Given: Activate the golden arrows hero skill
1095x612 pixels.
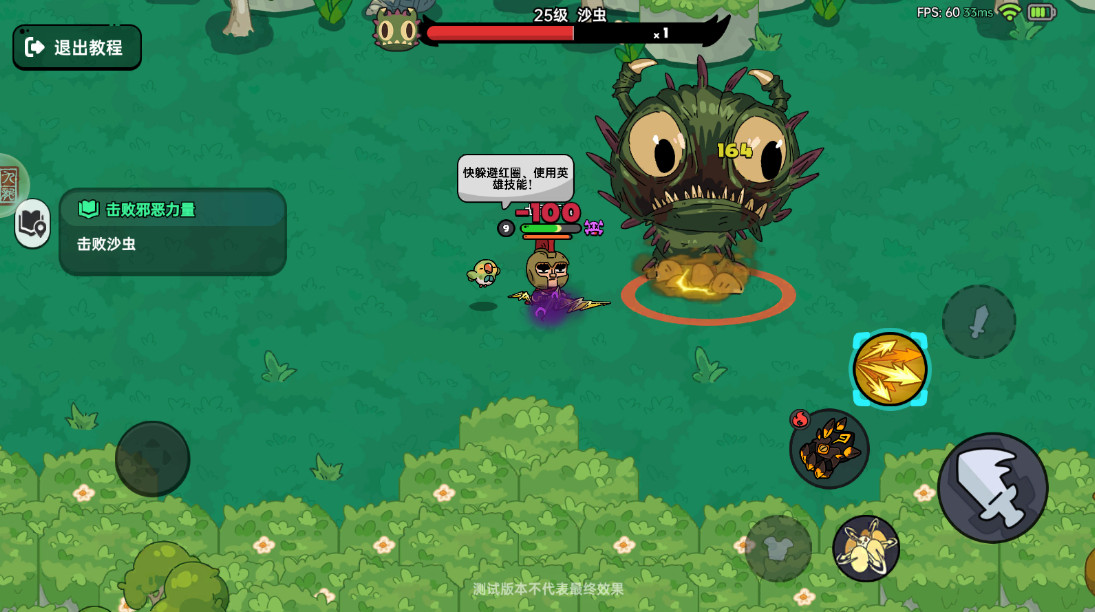Looking at the screenshot, I should pyautogui.click(x=889, y=369).
